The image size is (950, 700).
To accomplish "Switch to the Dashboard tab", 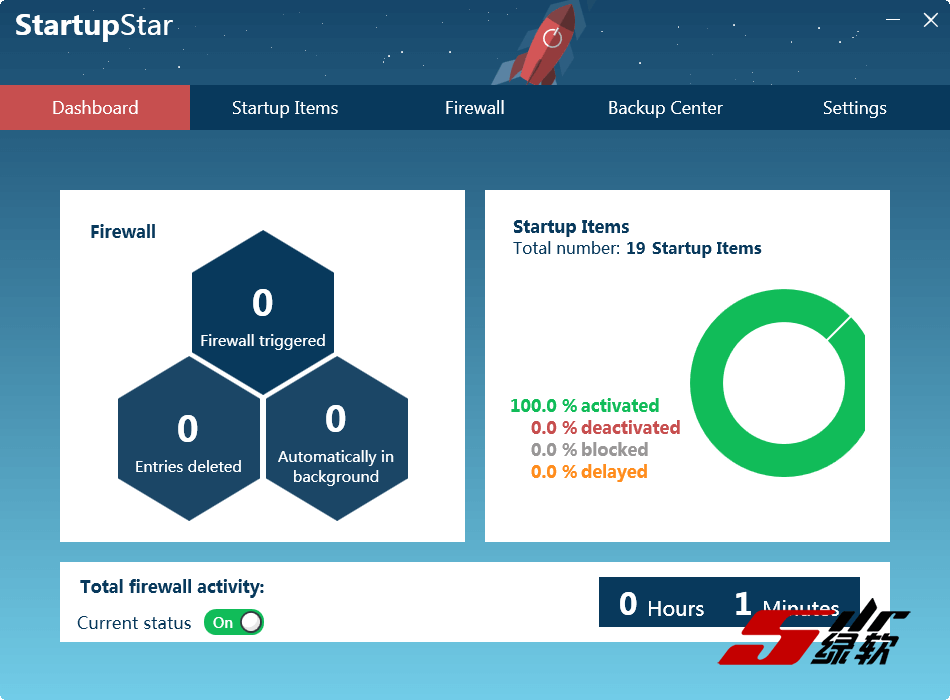I will (95, 108).
